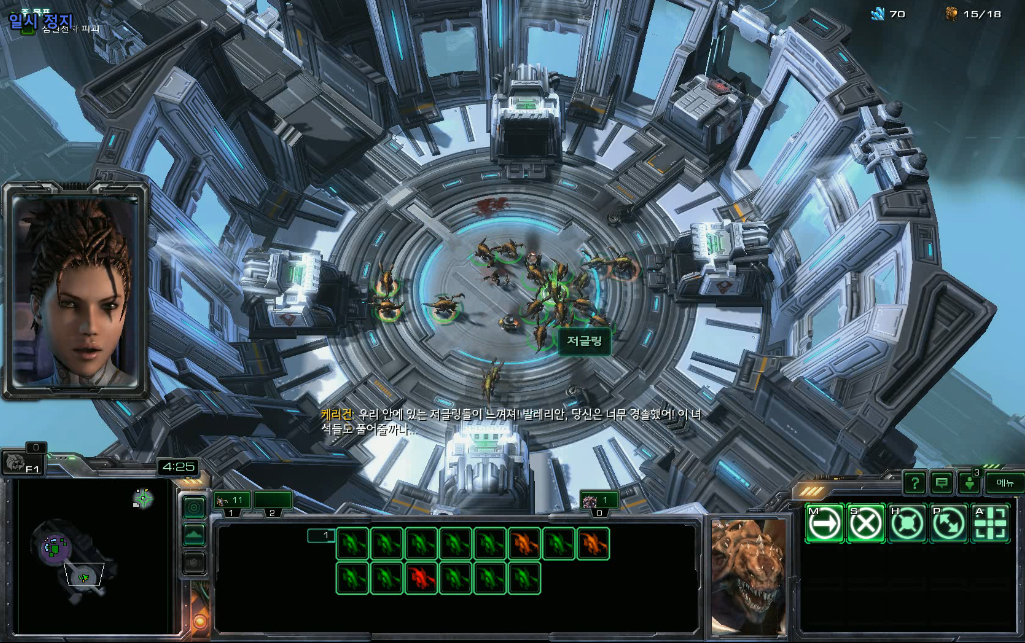Image resolution: width=1025 pixels, height=643 pixels.
Task: Open the help question mark panel
Action: click(x=914, y=483)
